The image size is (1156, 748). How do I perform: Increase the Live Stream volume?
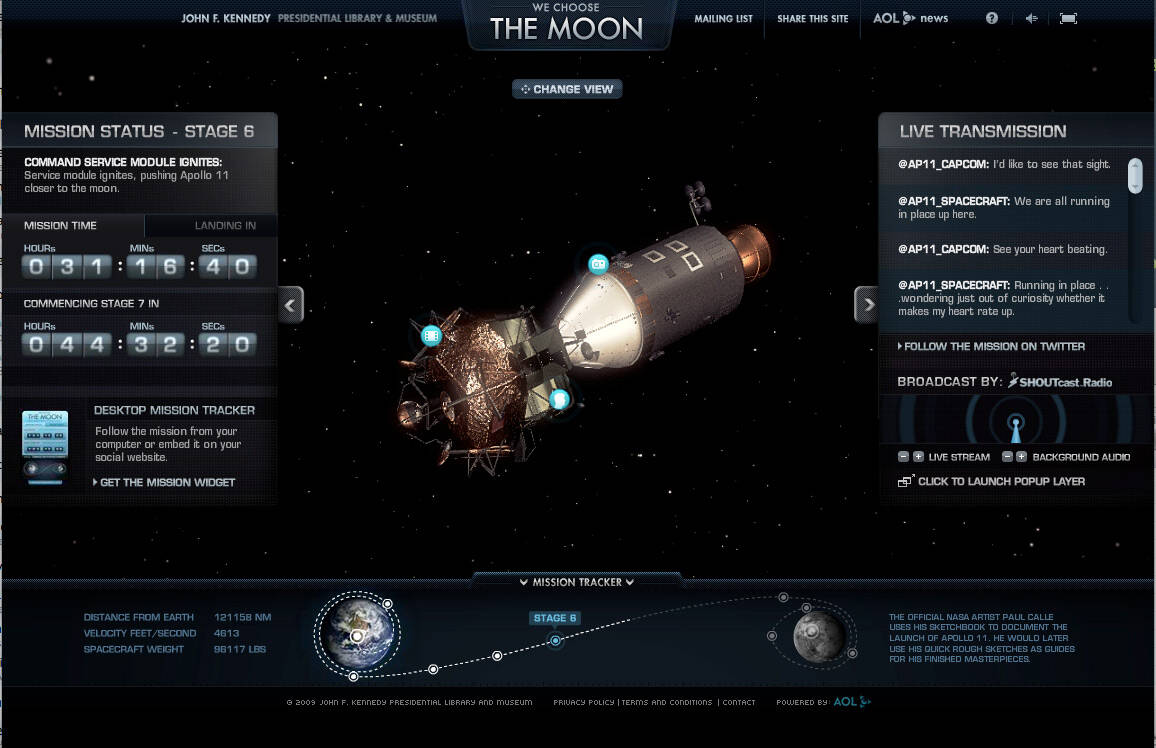(918, 457)
